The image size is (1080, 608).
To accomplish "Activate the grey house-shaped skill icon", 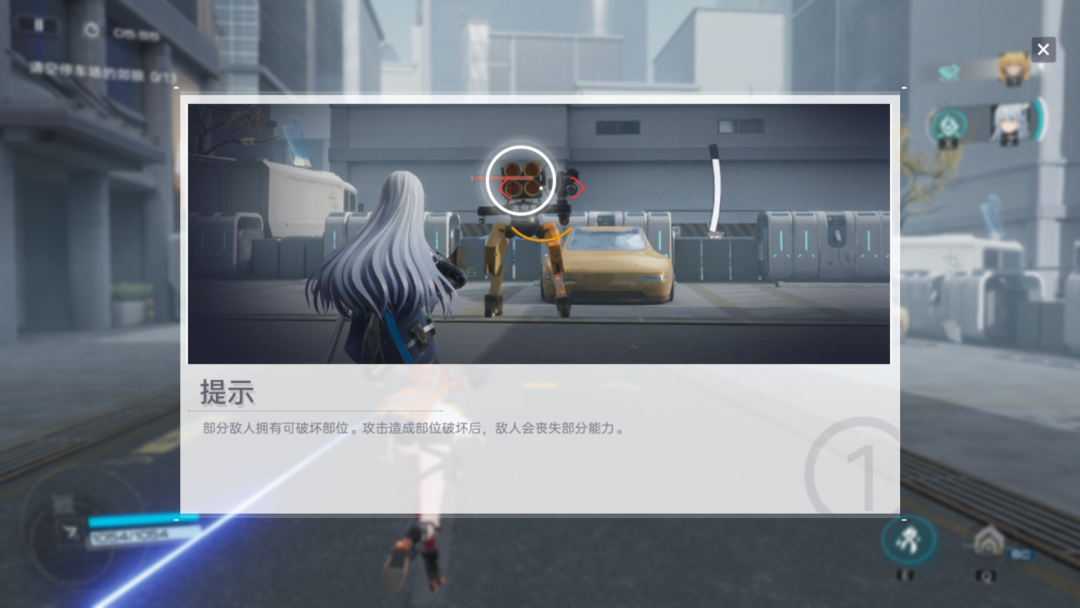I will [x=988, y=543].
